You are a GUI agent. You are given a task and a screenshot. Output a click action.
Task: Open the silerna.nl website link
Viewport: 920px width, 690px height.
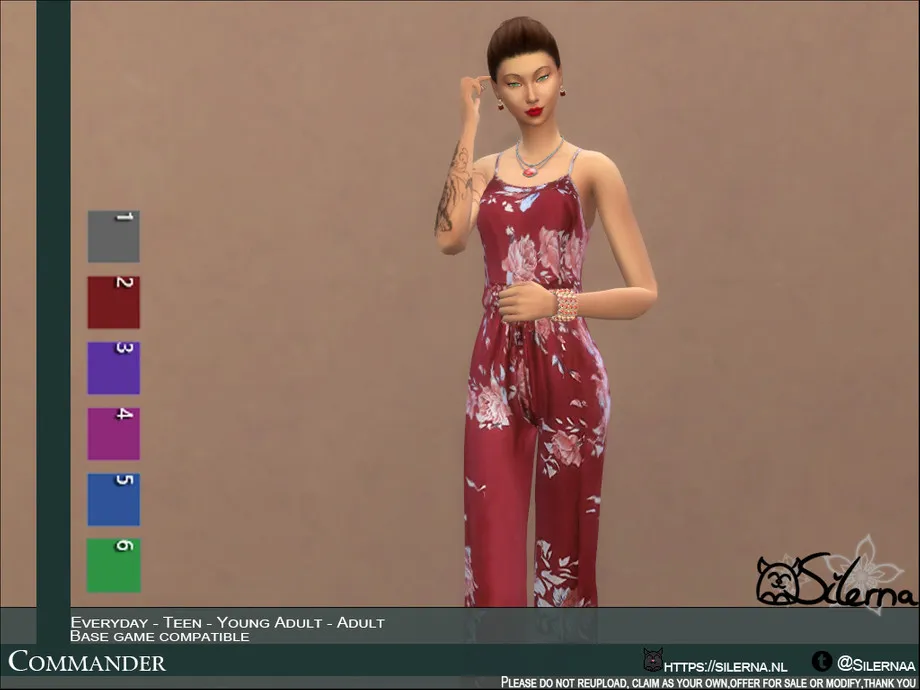[x=725, y=663]
